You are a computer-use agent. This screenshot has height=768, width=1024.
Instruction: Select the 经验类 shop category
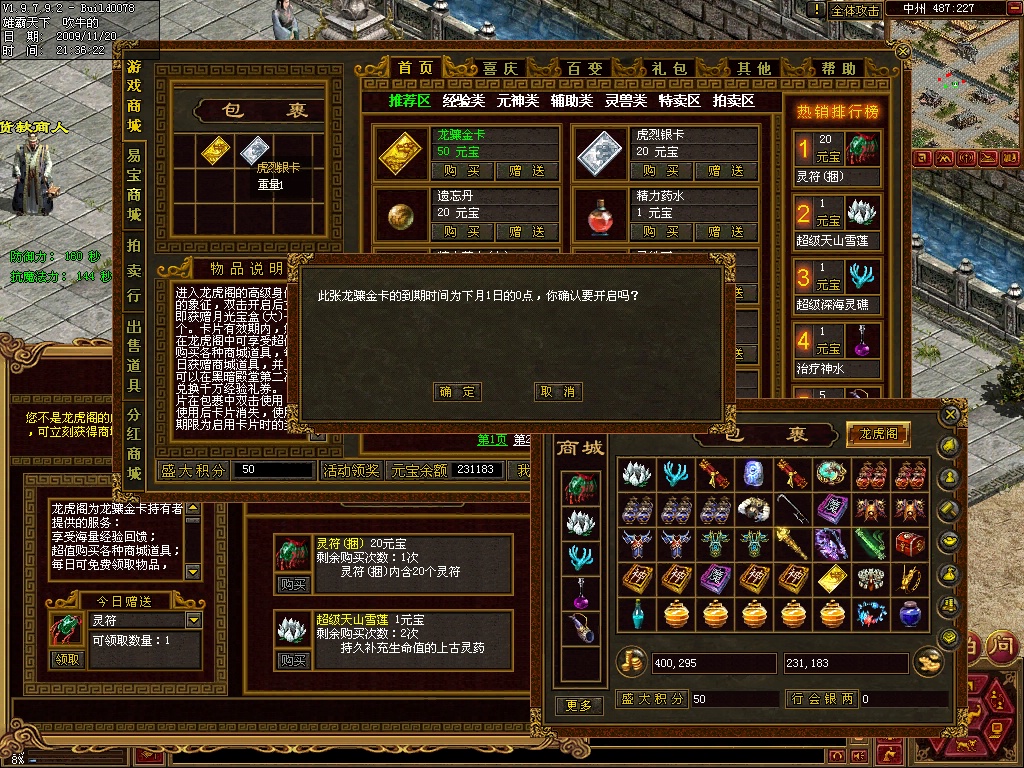(x=464, y=101)
